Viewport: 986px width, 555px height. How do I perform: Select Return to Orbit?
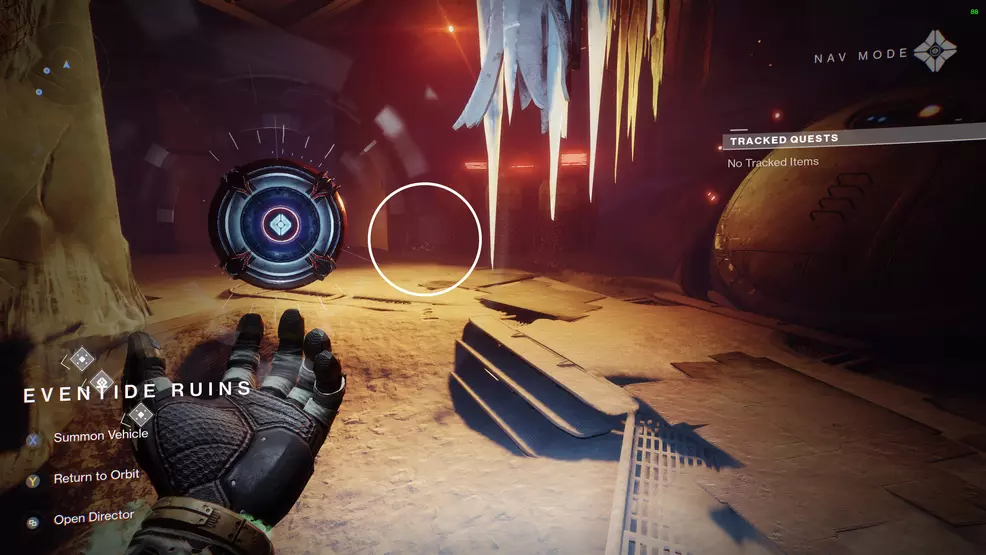coord(96,478)
